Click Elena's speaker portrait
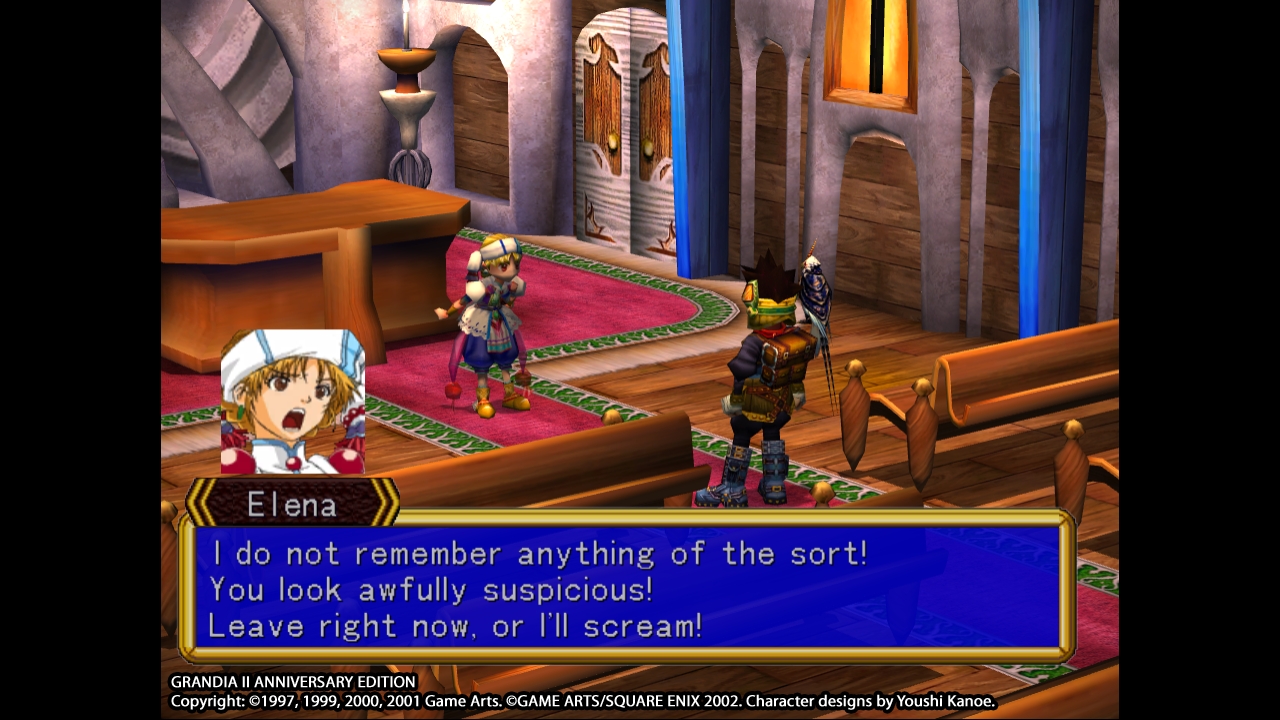The height and width of the screenshot is (720, 1280). 293,402
